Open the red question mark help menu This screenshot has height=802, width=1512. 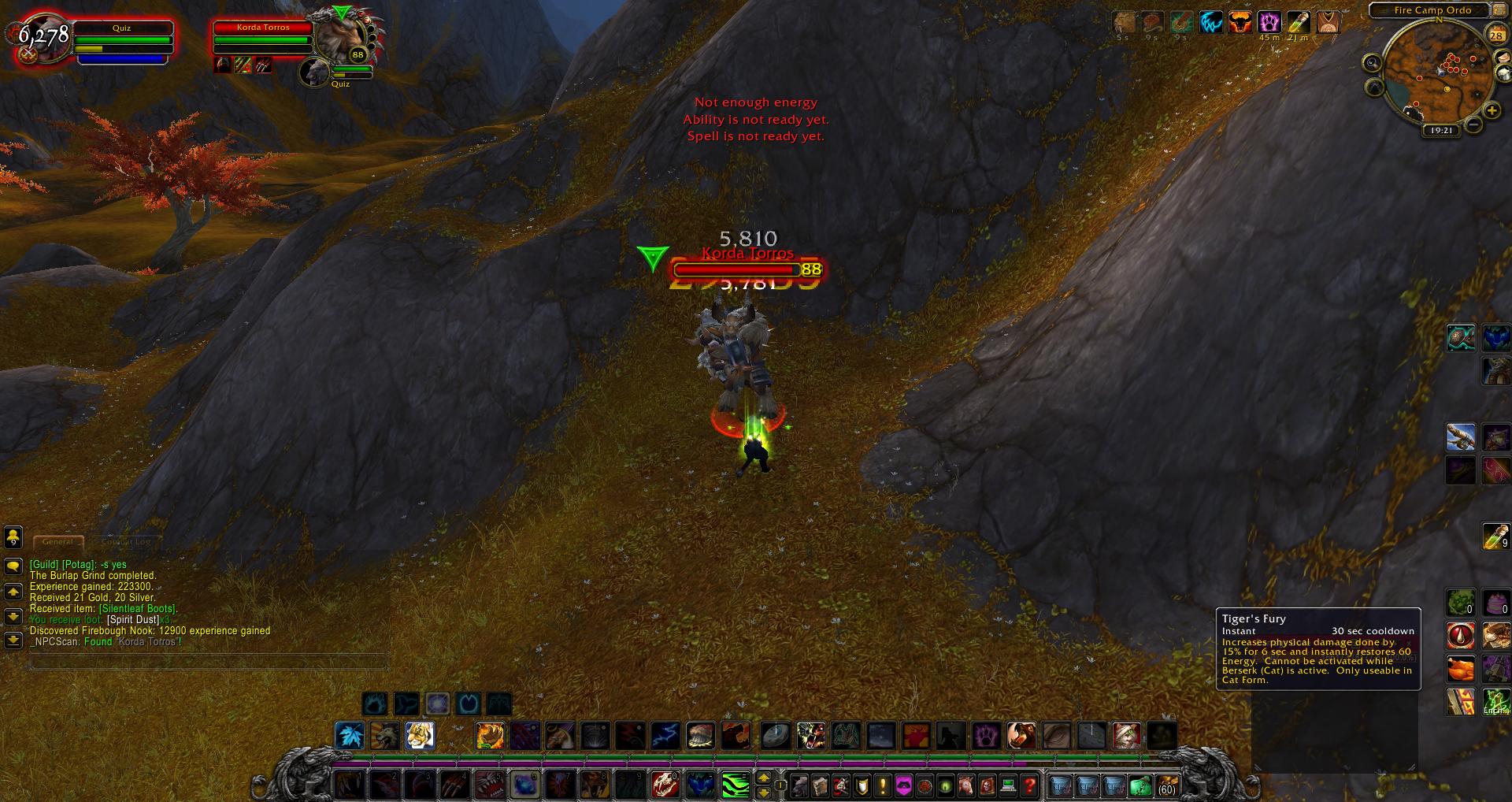tap(1028, 785)
